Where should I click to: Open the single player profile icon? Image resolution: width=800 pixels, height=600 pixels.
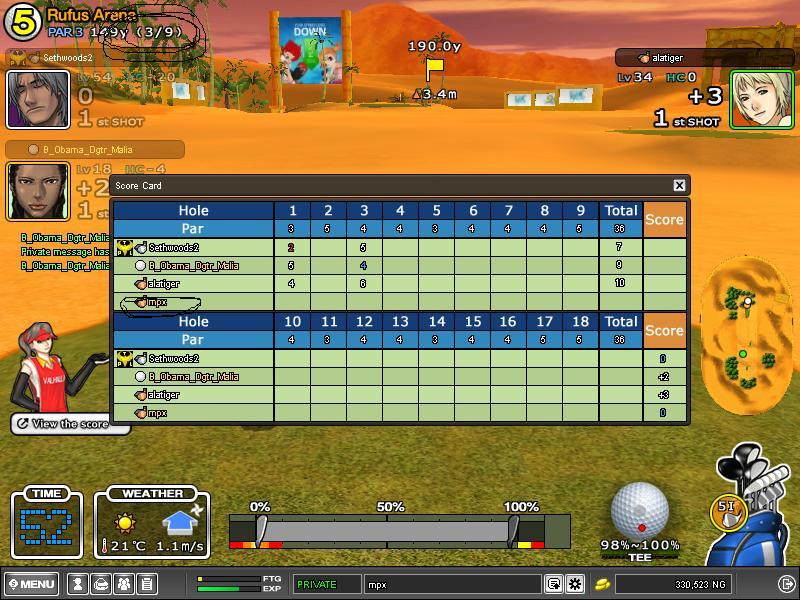point(77,584)
